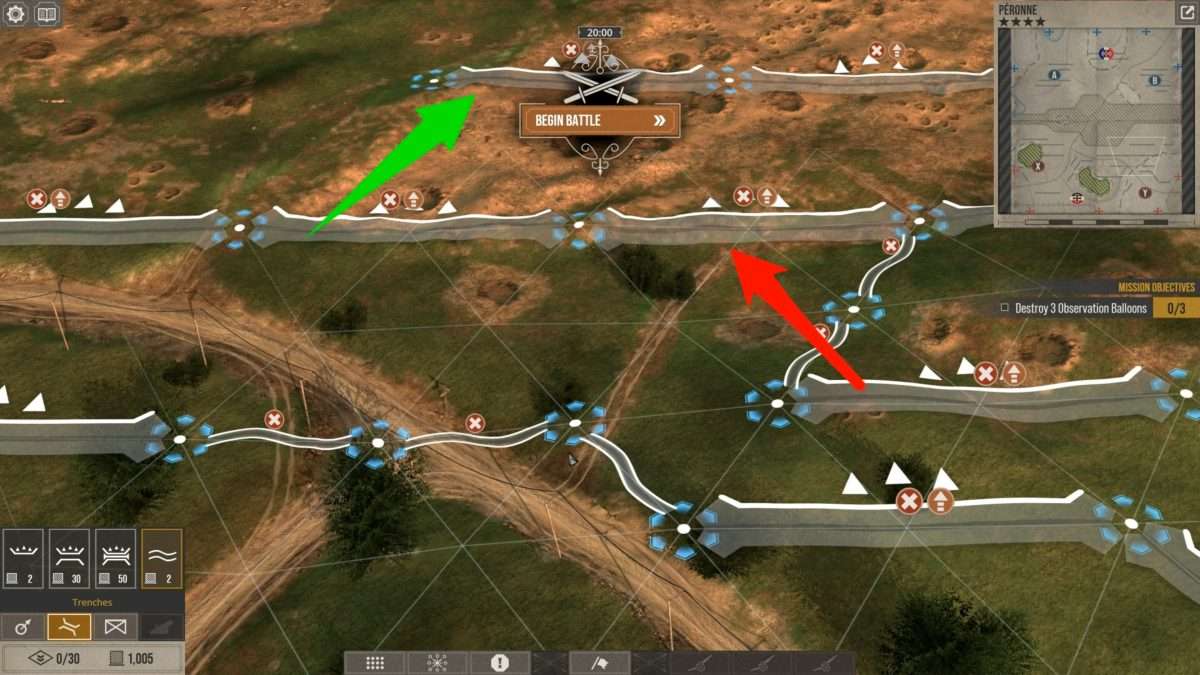The image size is (1200, 675).
Task: Choose the trench type costing 50
Action: pos(115,558)
